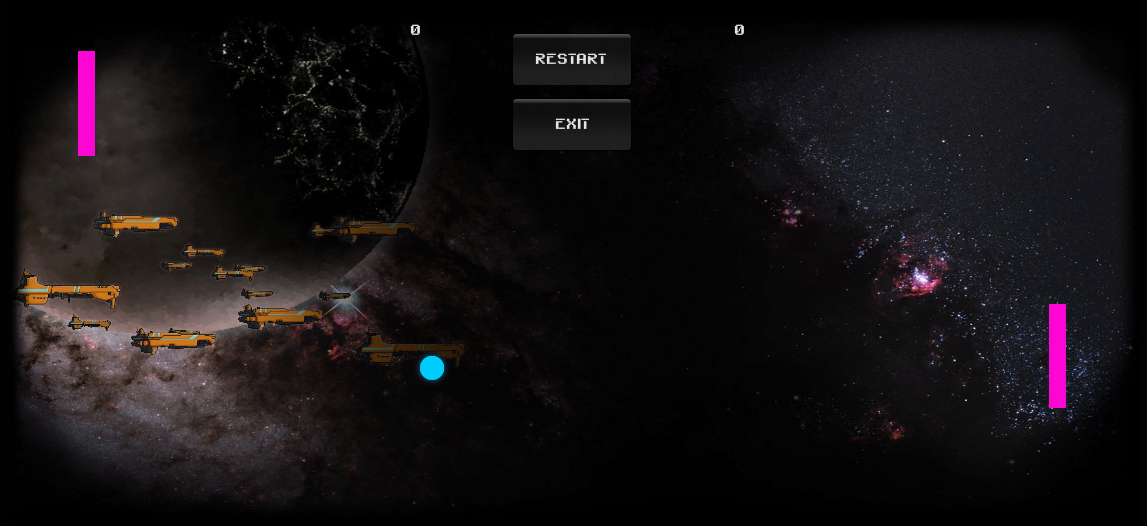Exit the game with the EXIT button
Screen dimensions: 1147x526
[x=571, y=124]
